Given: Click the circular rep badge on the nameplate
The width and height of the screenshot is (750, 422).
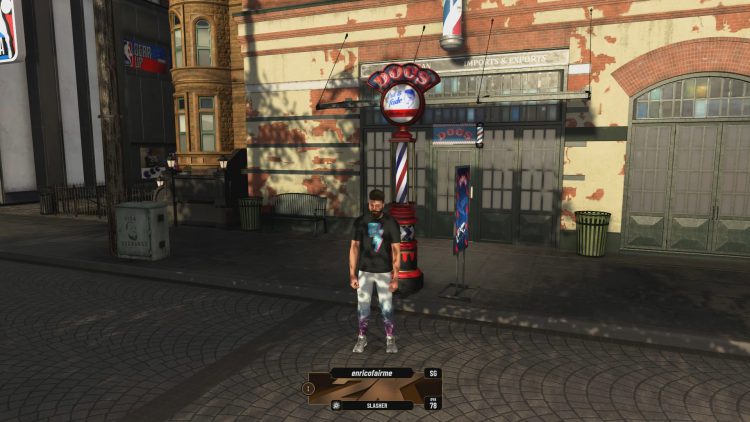Looking at the screenshot, I should pyautogui.click(x=309, y=387).
